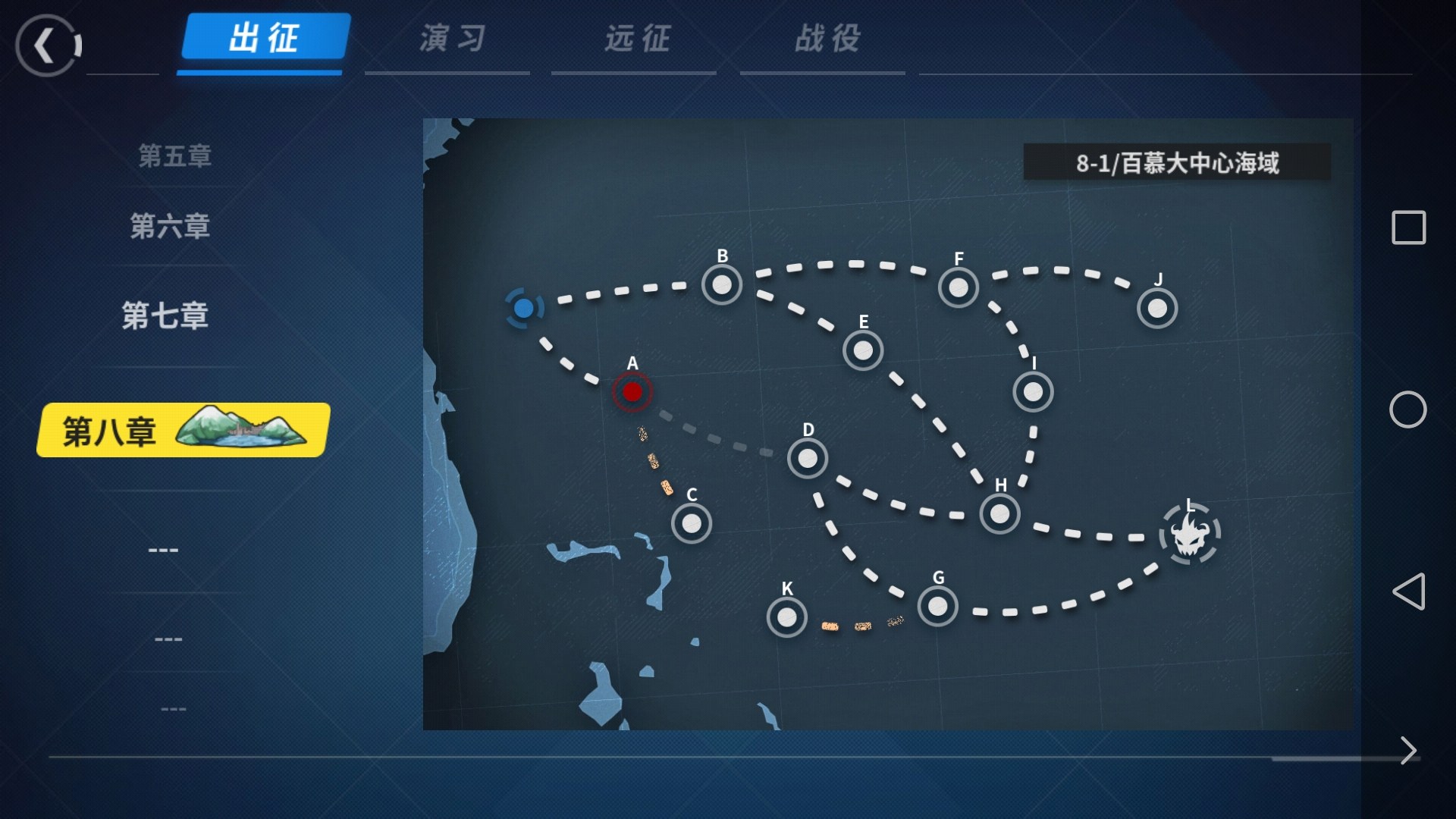Go back using the circular arrow button
This screenshot has height=819, width=1456.
point(47,45)
